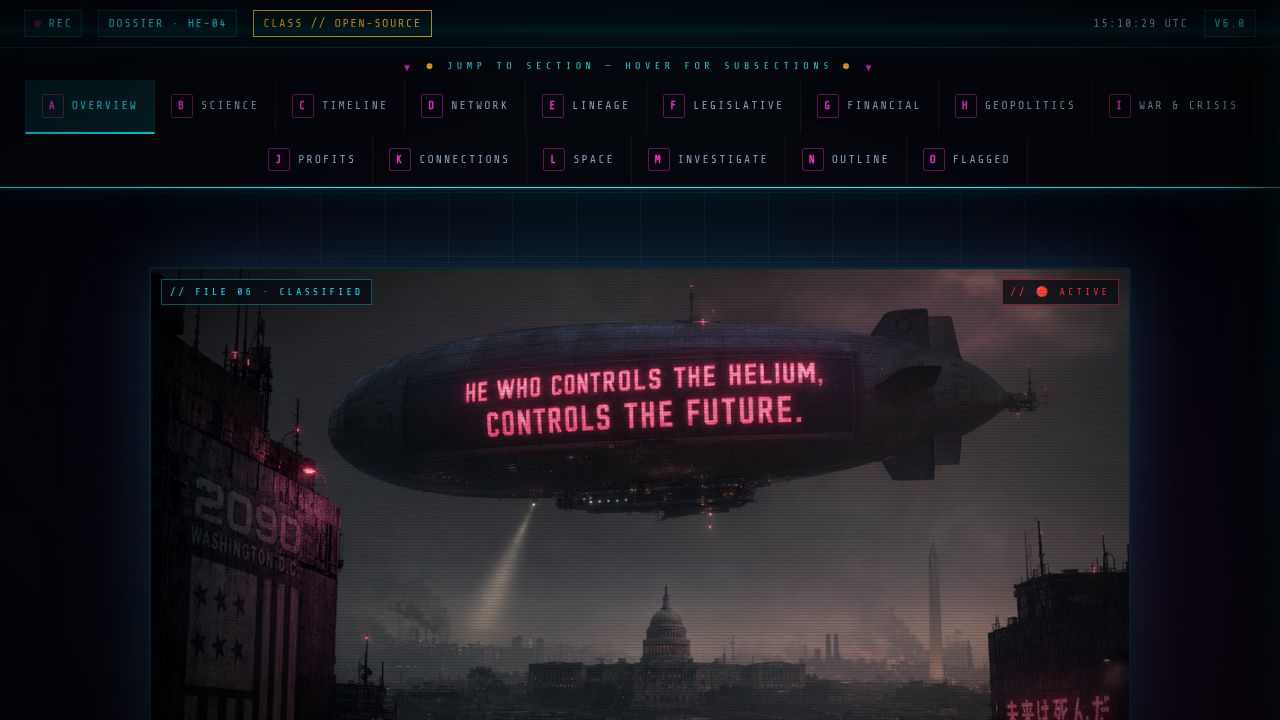Click the orange dot indicator in the jump bar
1280x720 pixels.
(429, 66)
